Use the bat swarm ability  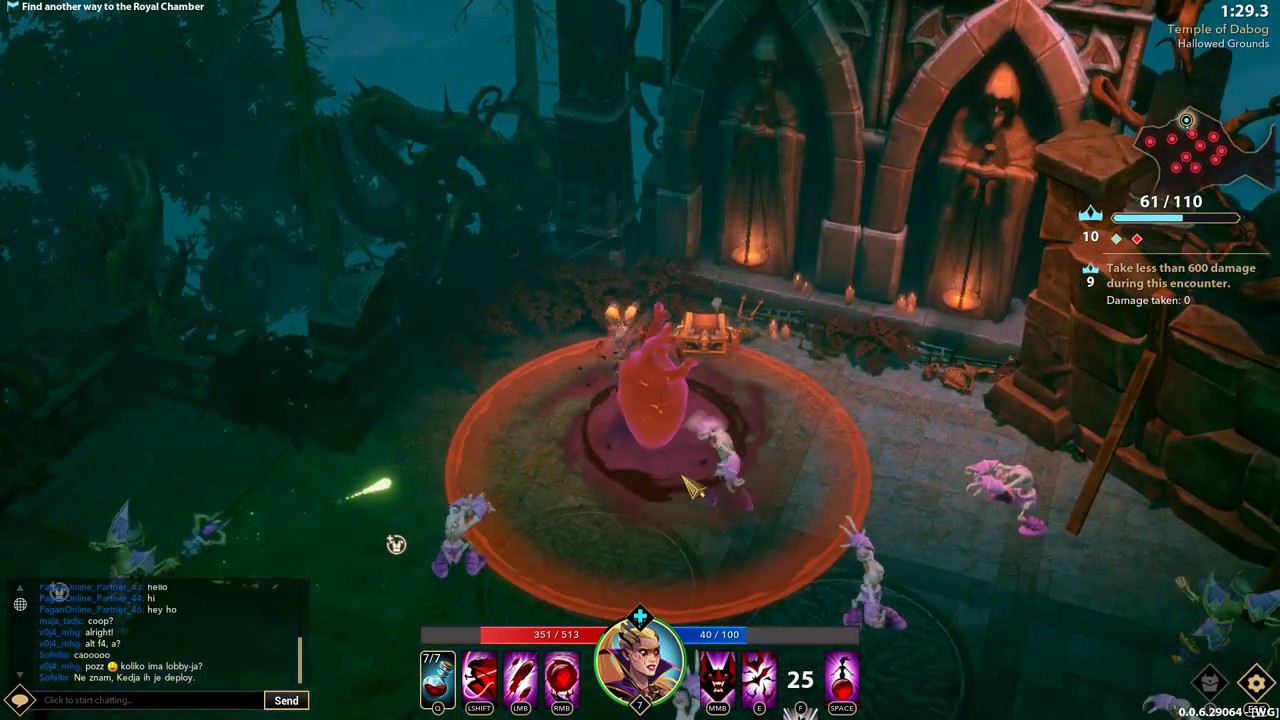click(x=759, y=678)
